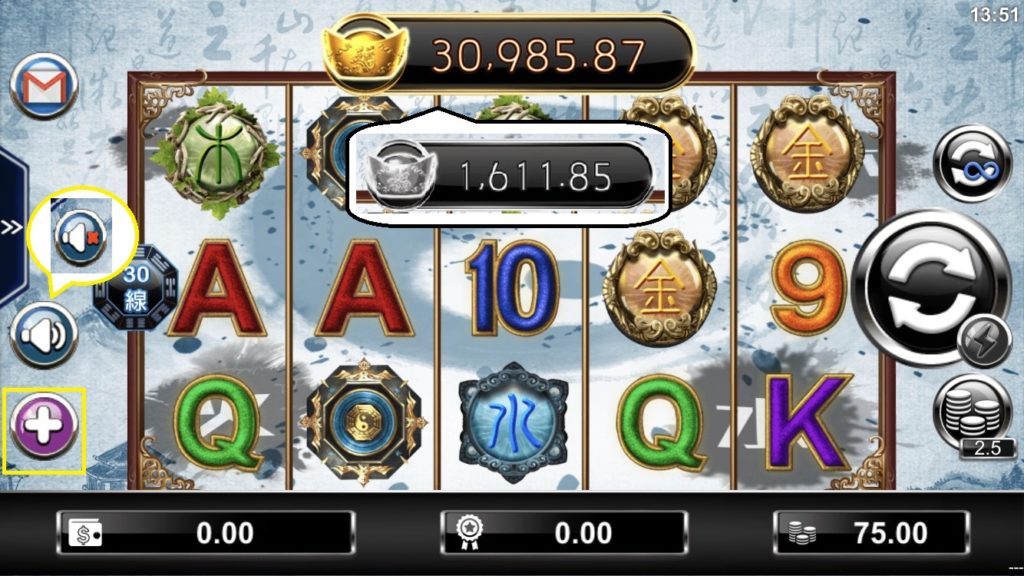Open the mail envelope icon
This screenshot has height=576, width=1024.
click(44, 87)
